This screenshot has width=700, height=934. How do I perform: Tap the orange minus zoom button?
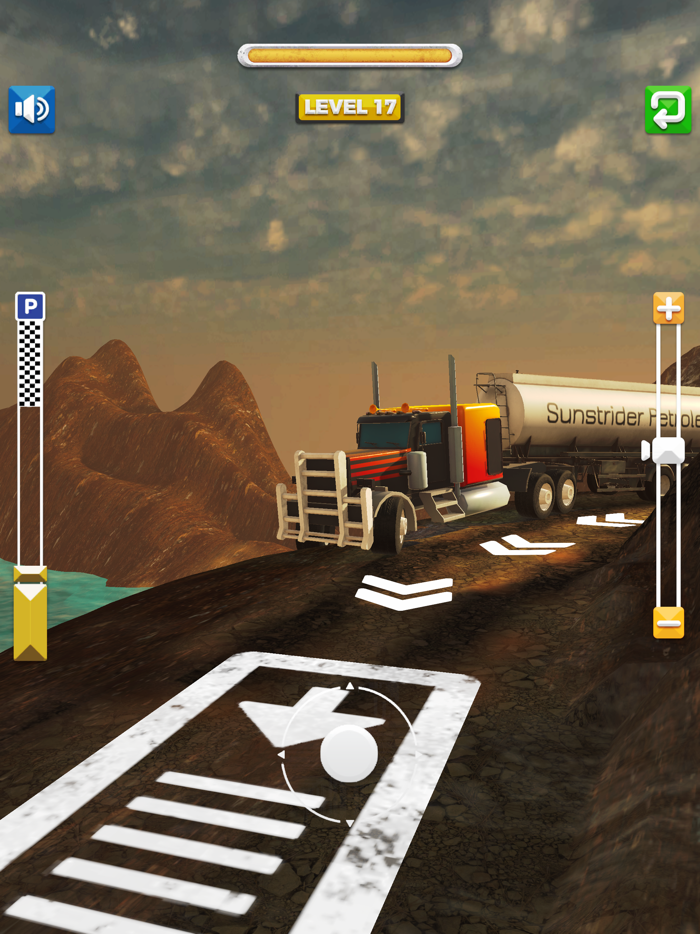(668, 622)
